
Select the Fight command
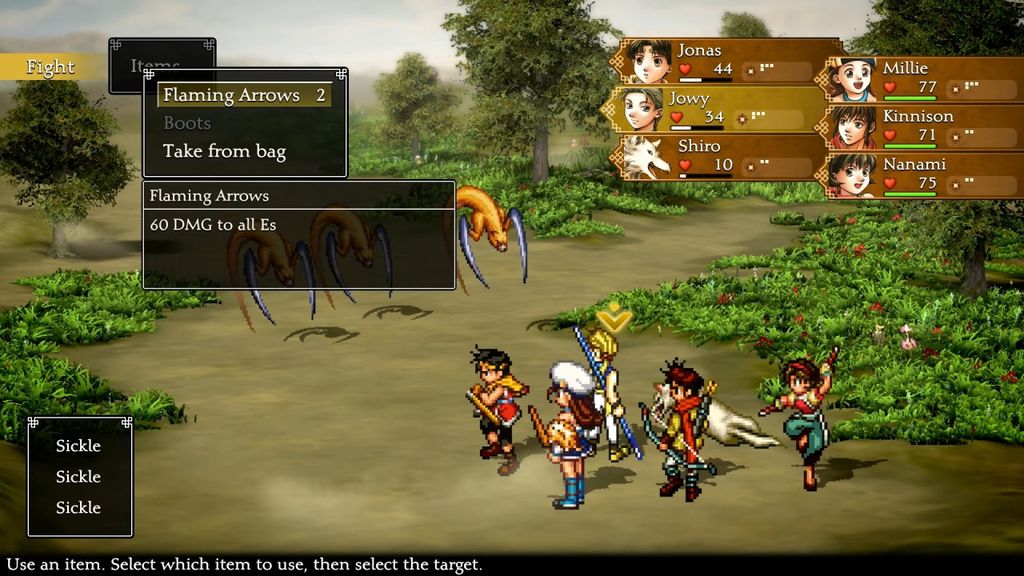pyautogui.click(x=50, y=67)
